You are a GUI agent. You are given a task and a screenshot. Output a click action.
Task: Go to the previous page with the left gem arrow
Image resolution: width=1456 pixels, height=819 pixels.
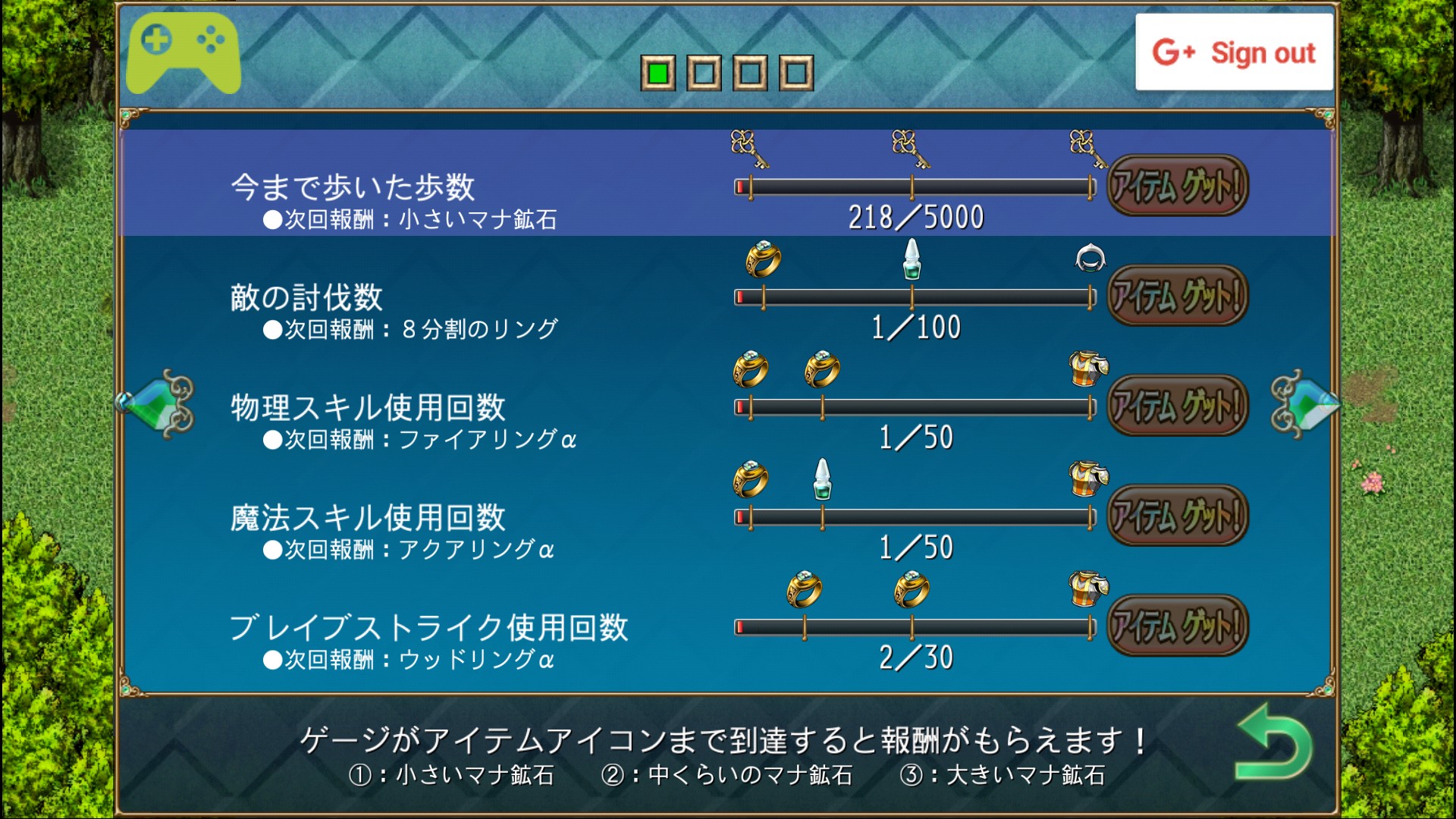(156, 404)
